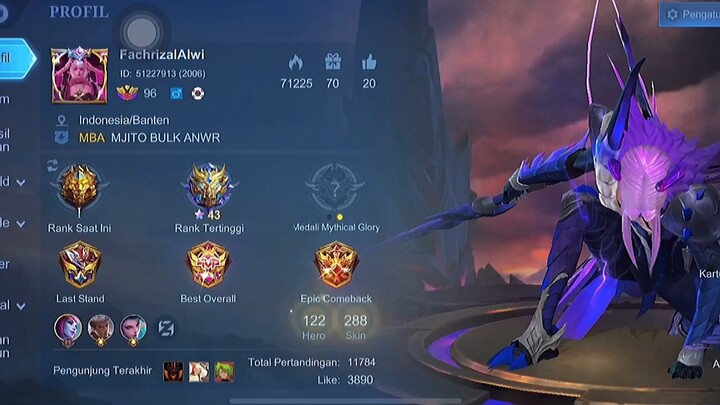Image resolution: width=720 pixels, height=405 pixels.
Task: Open the Skin count of 288
Action: [x=355, y=326]
